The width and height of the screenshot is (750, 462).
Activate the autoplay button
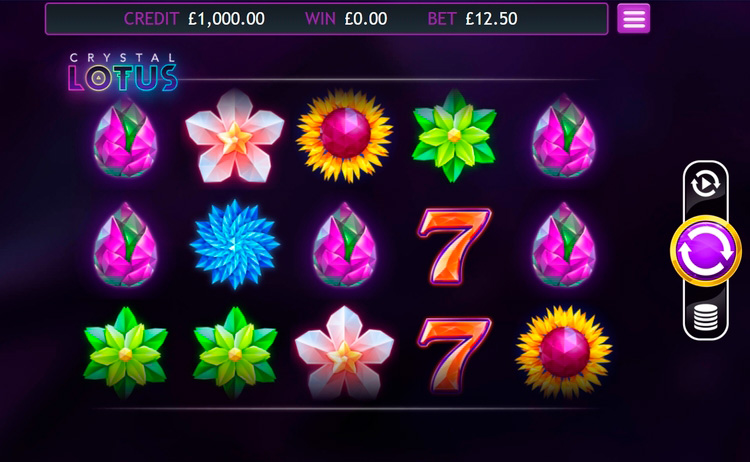[705, 182]
